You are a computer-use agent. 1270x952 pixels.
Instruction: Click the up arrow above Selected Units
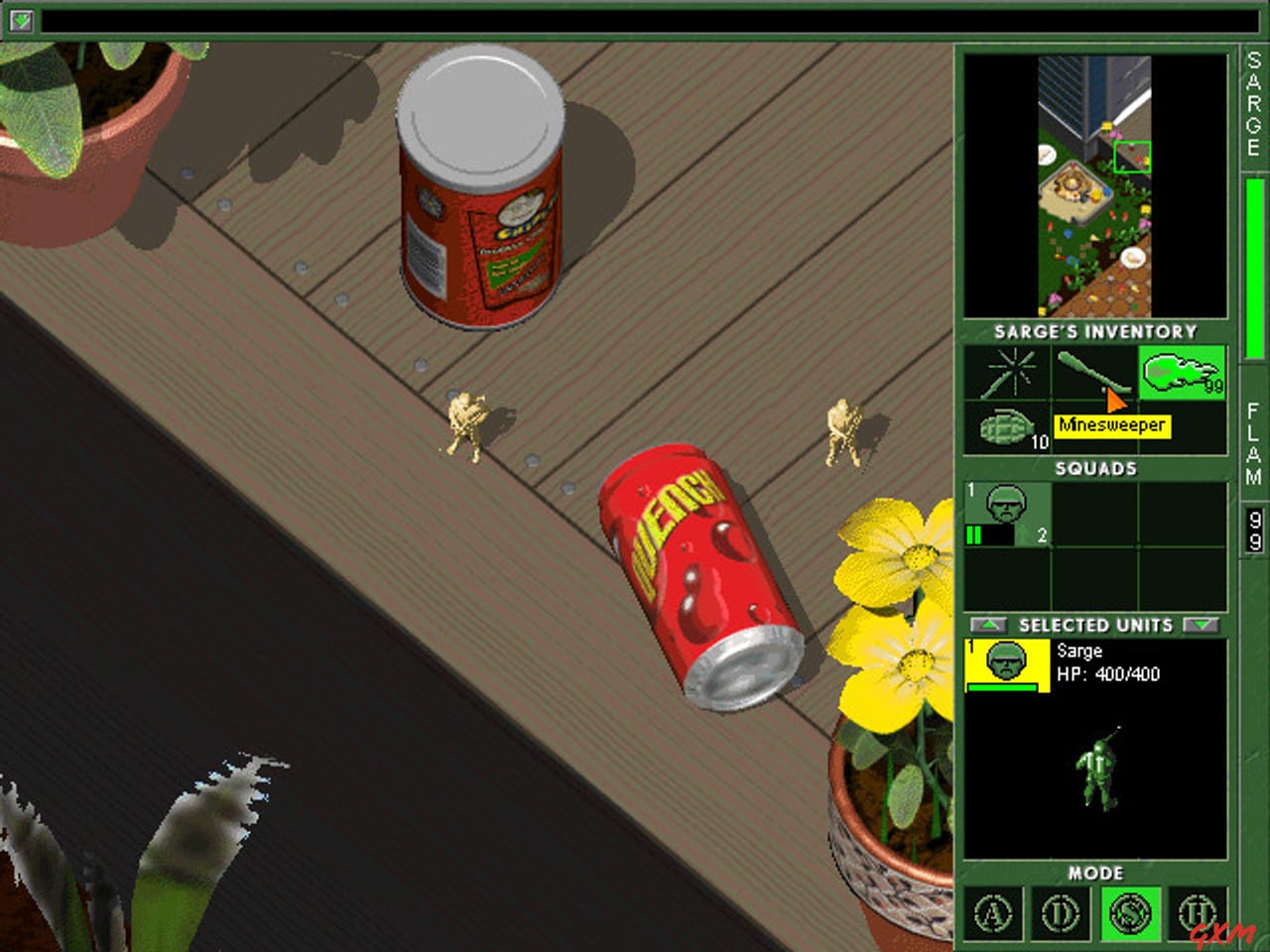click(987, 625)
